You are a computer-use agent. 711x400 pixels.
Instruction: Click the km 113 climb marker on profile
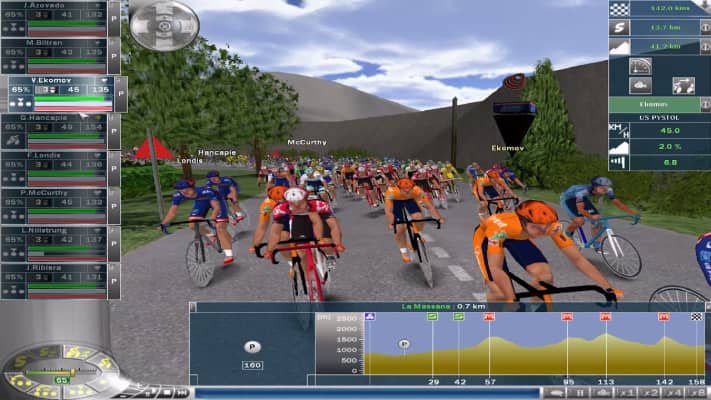click(605, 317)
